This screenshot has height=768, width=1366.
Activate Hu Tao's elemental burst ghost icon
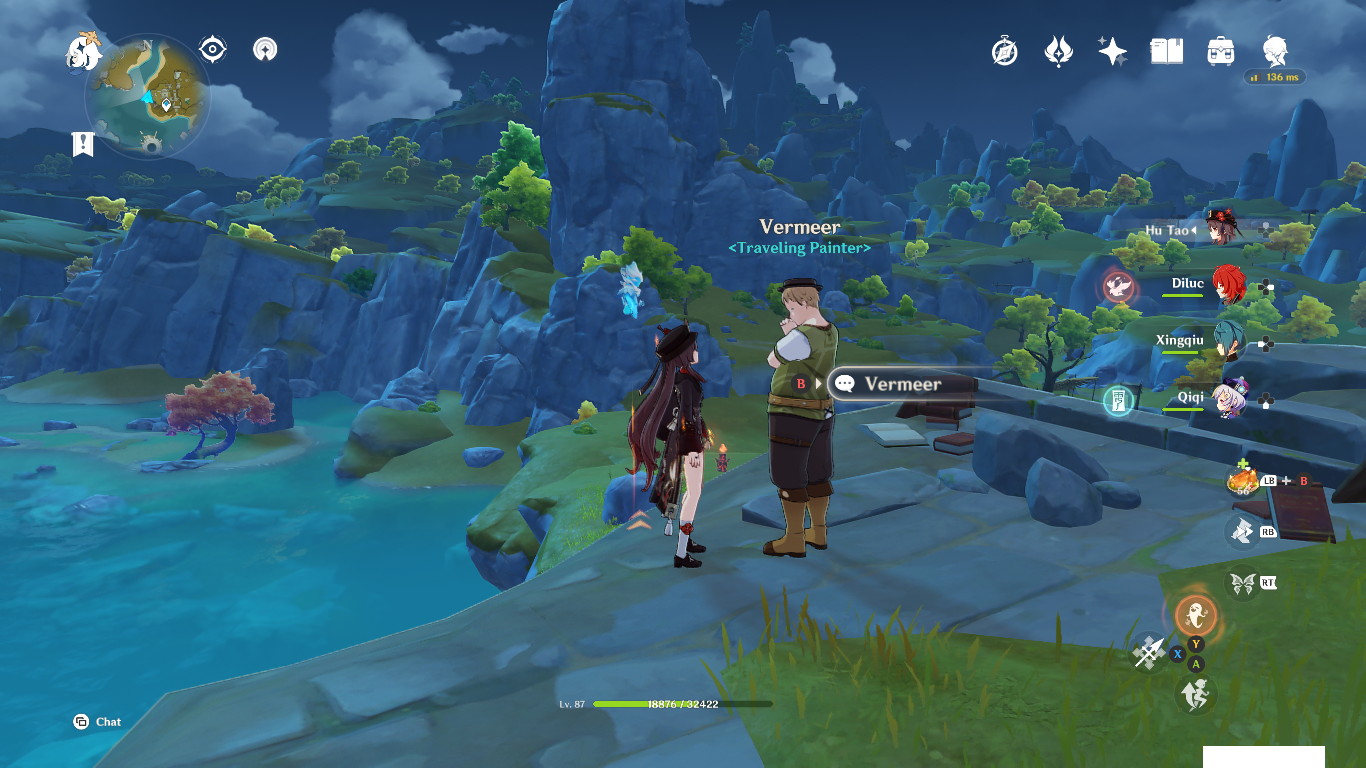(1195, 614)
